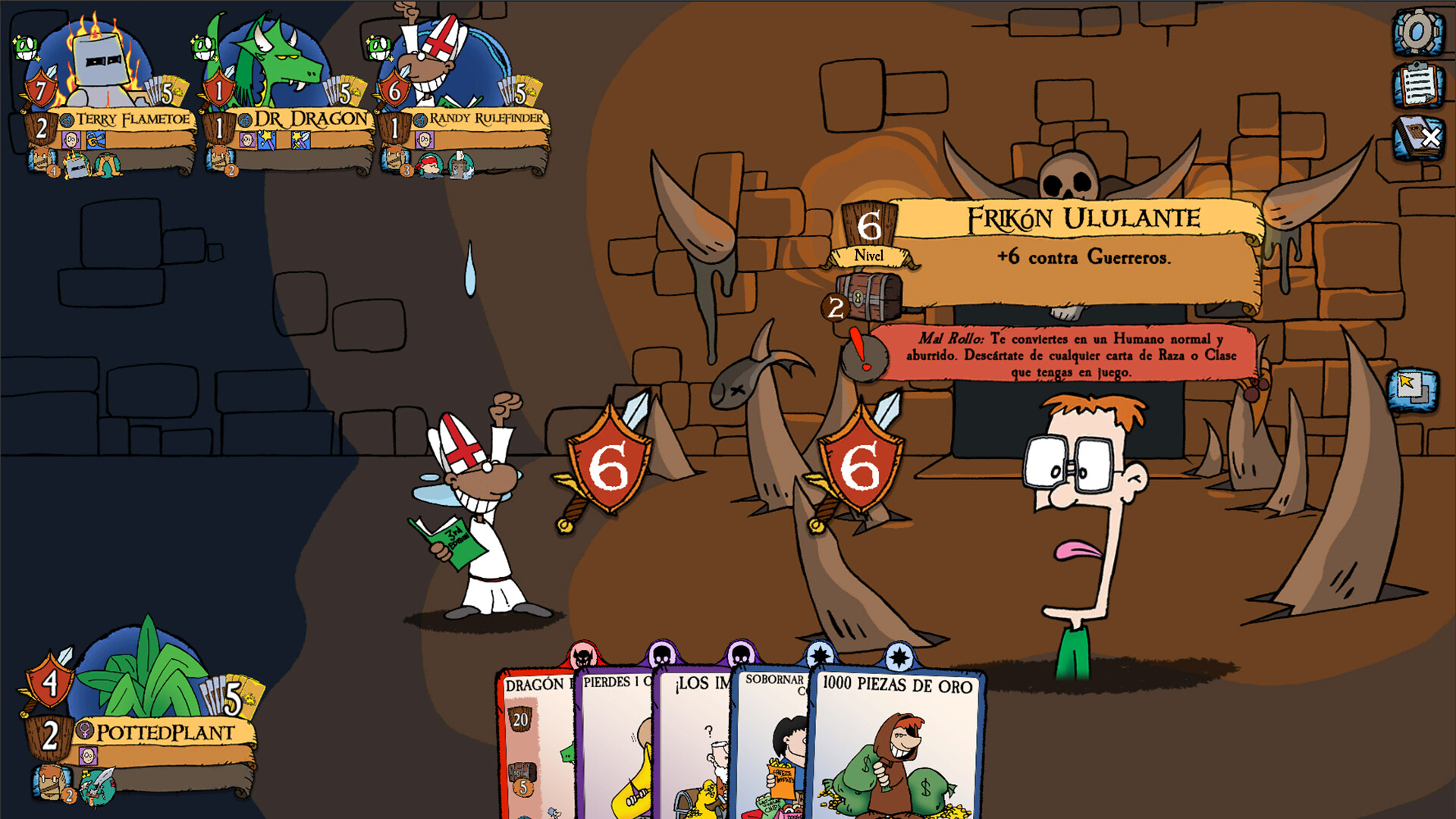Click Dr Dragon's wizard wand class icon
The height and width of the screenshot is (819, 1456).
265,140
